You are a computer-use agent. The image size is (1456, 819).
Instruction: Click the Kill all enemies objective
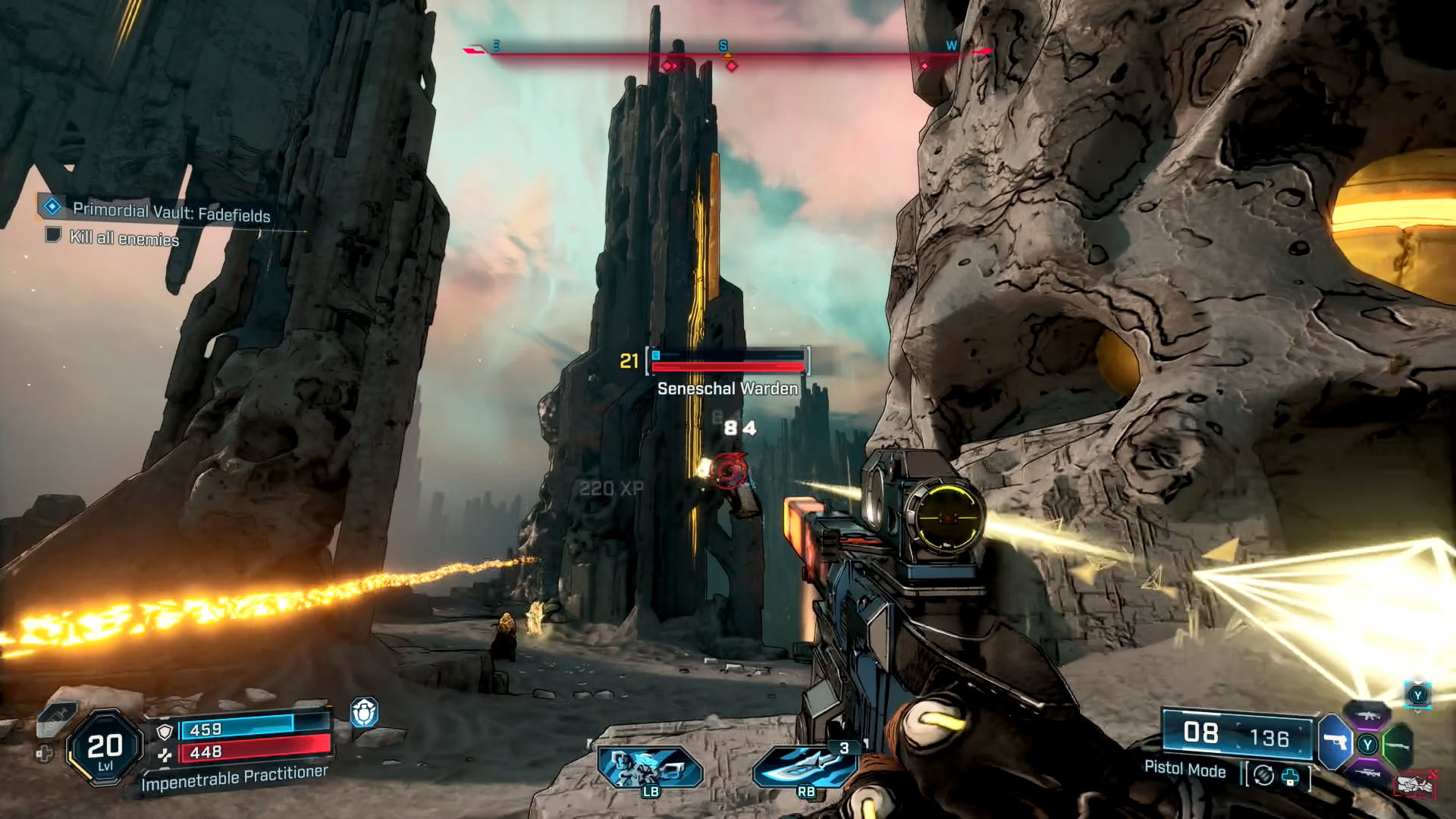point(124,238)
